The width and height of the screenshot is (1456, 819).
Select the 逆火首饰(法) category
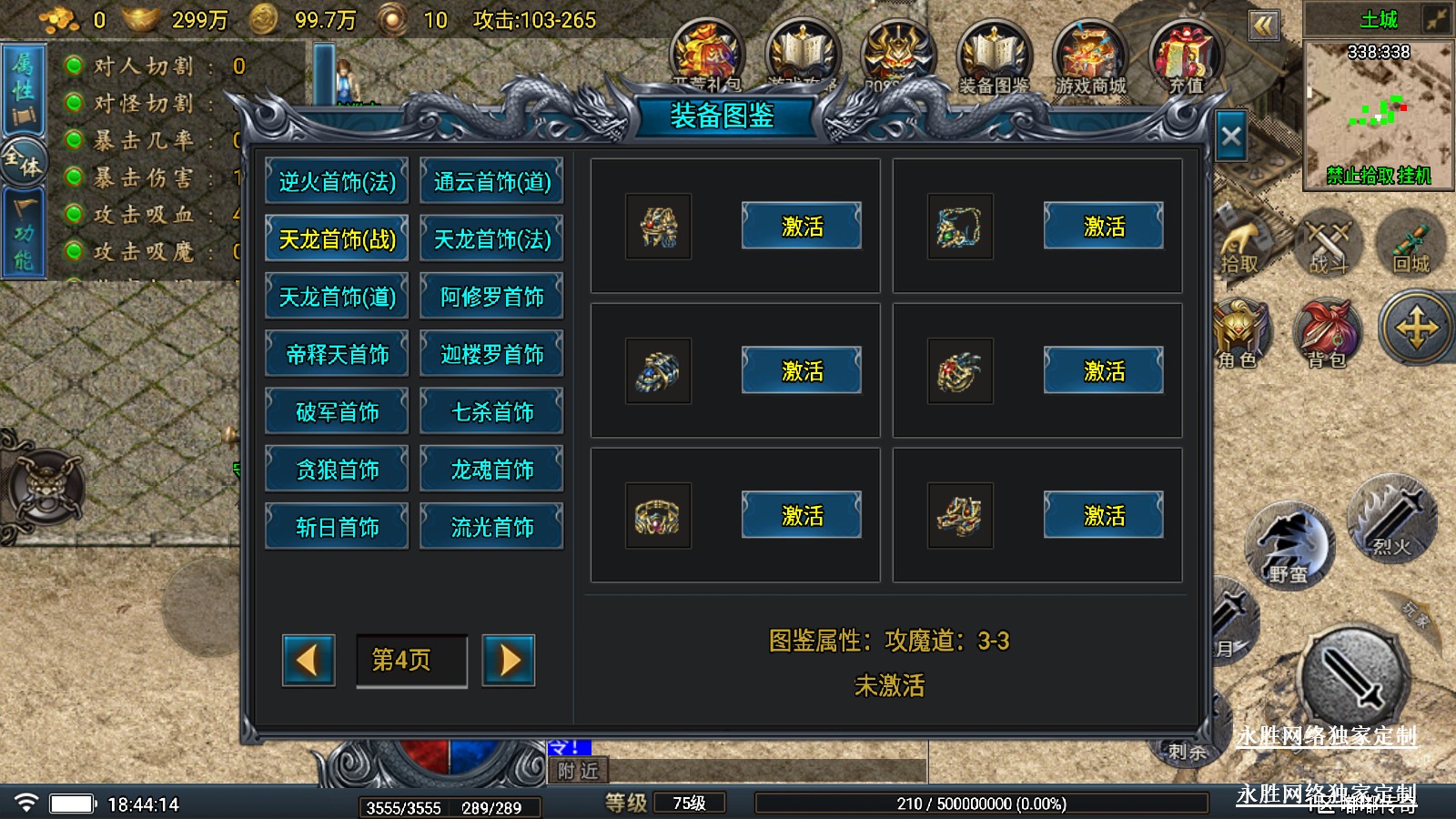pos(337,182)
